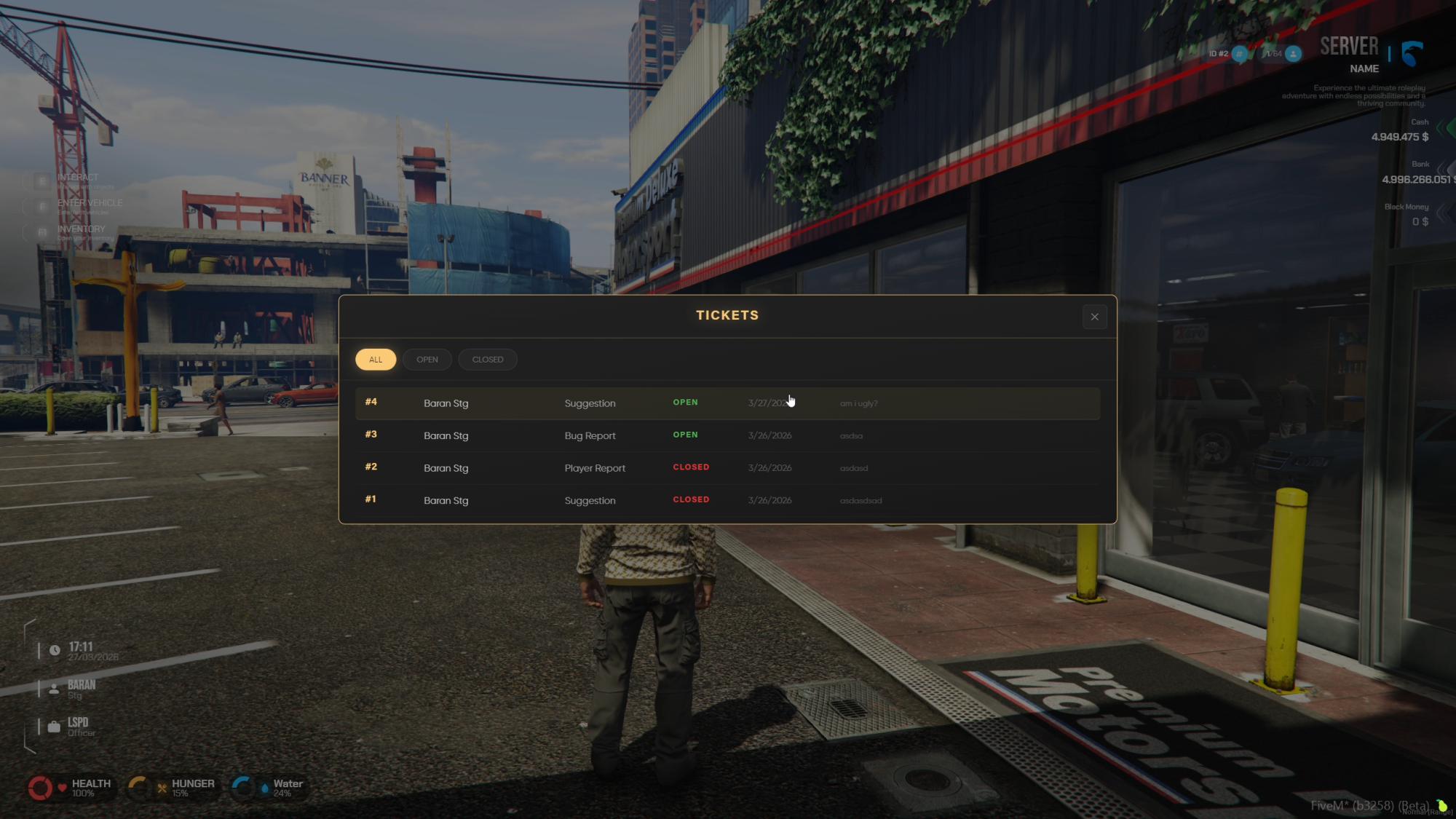The width and height of the screenshot is (1456, 819).
Task: Filter the list to CLOSED tickets
Action: [487, 360]
